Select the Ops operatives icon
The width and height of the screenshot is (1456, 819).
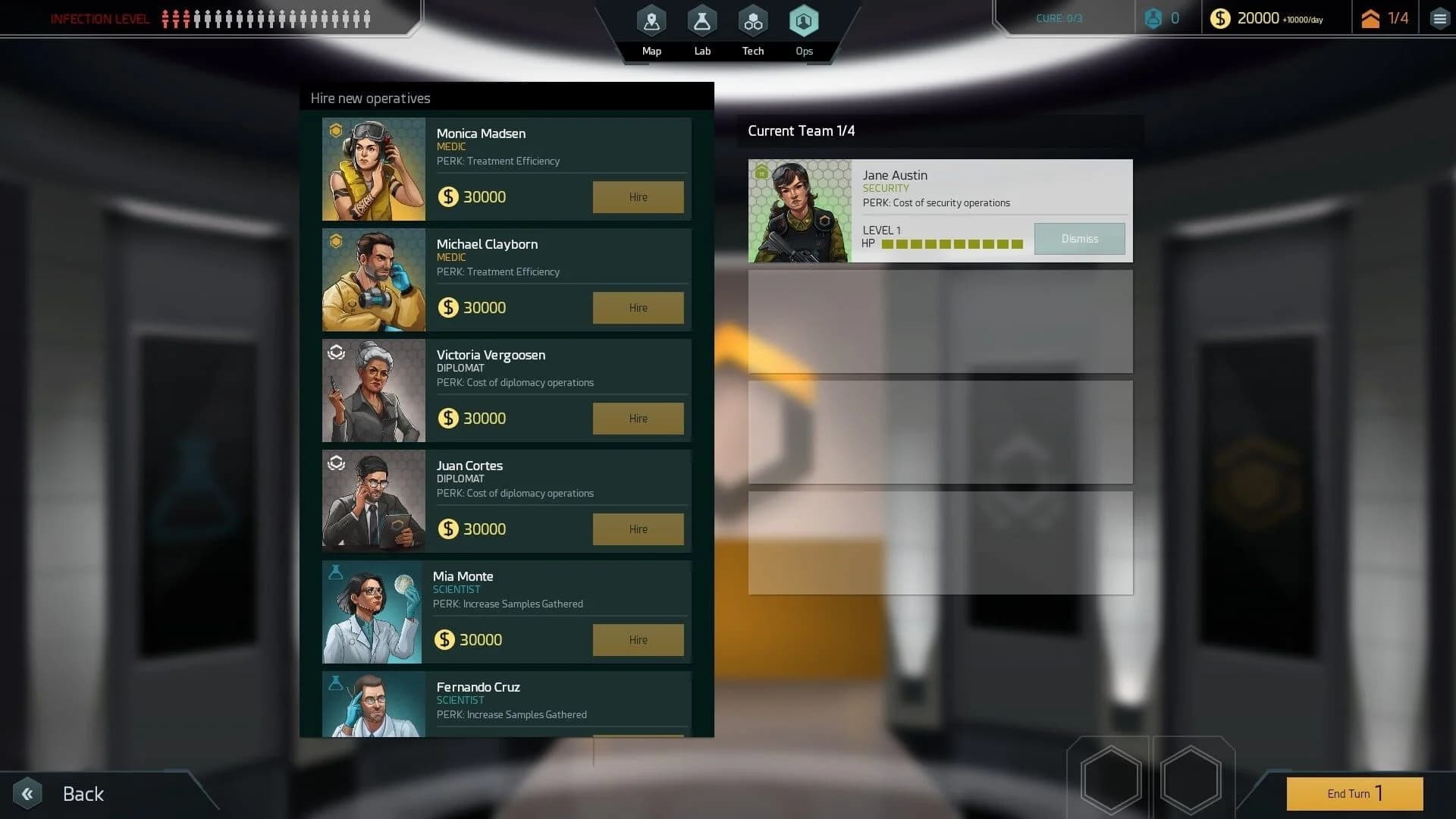coord(804,20)
